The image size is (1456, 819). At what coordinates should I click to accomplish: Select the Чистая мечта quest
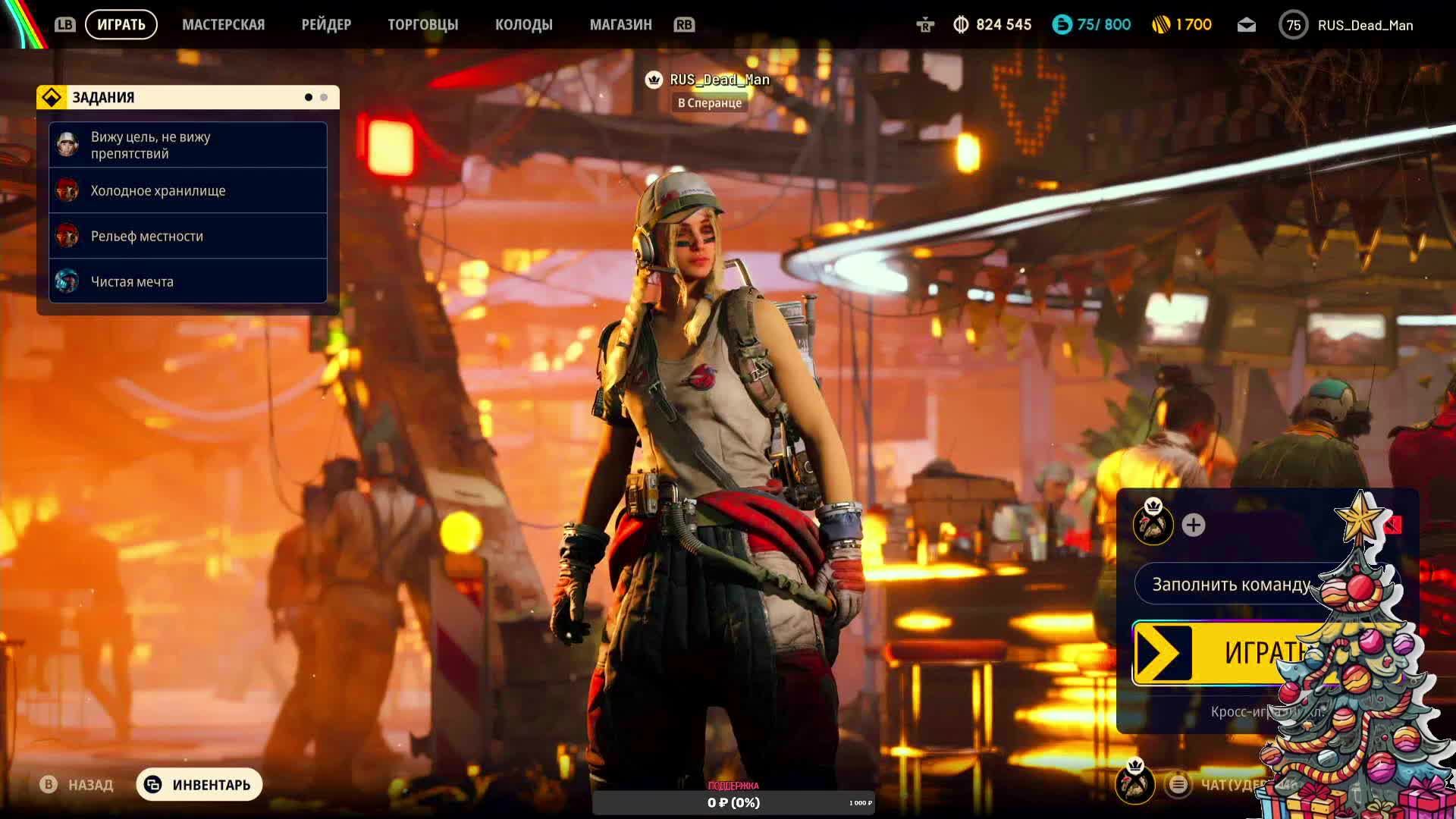coord(187,281)
